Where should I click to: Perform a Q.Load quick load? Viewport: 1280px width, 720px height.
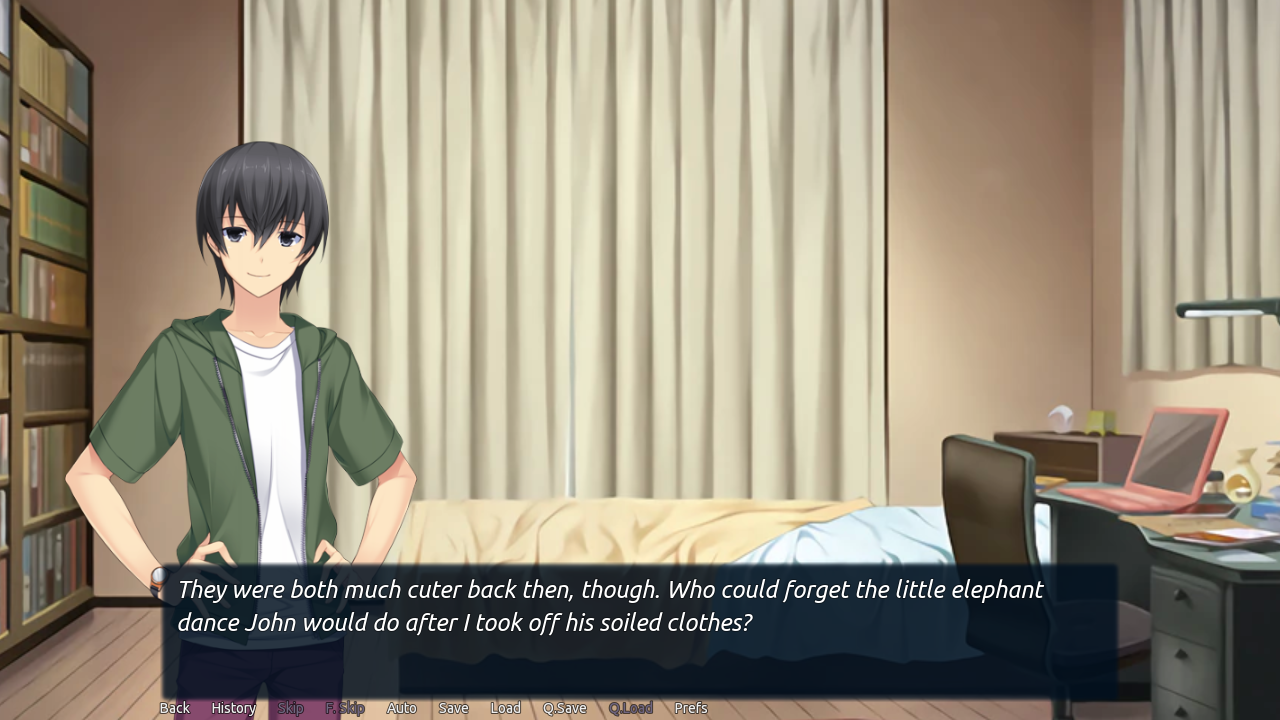630,707
